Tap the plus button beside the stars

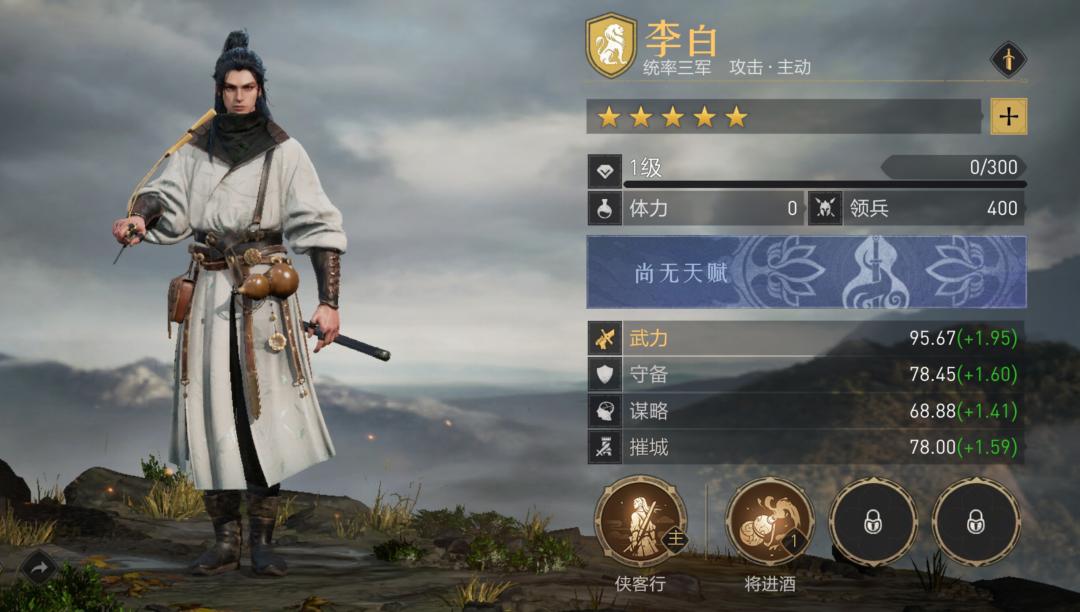click(x=1008, y=116)
